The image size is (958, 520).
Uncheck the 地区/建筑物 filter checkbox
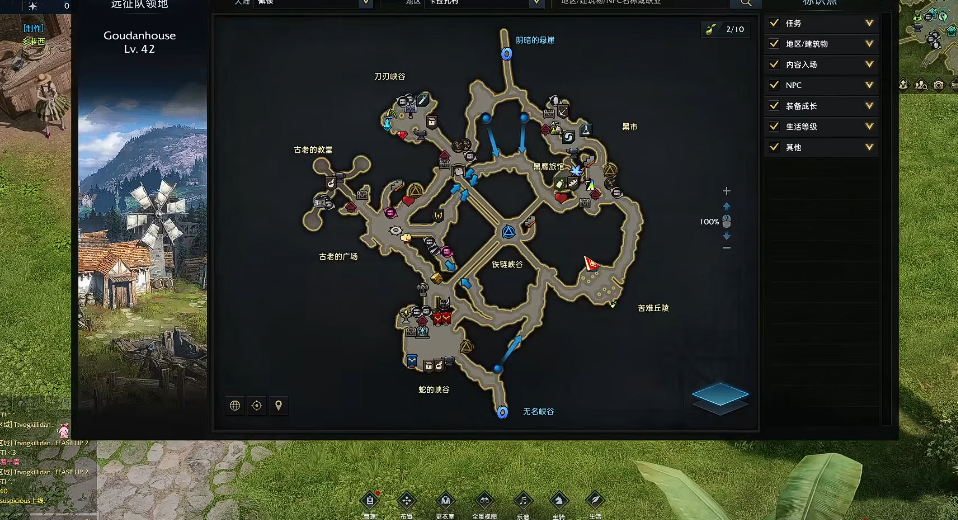pos(775,44)
